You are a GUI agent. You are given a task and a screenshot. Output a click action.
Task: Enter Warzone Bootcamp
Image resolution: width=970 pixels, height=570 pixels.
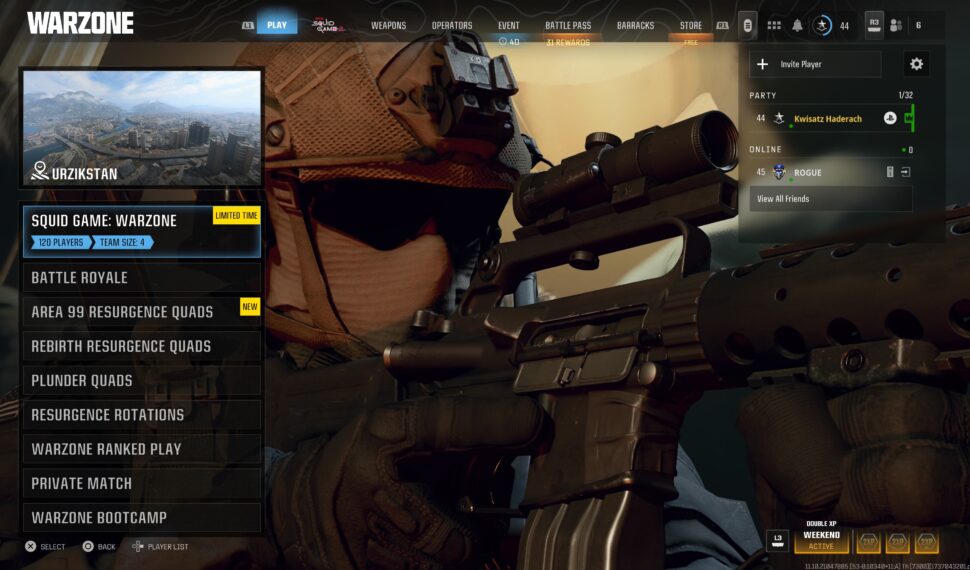(x=141, y=518)
